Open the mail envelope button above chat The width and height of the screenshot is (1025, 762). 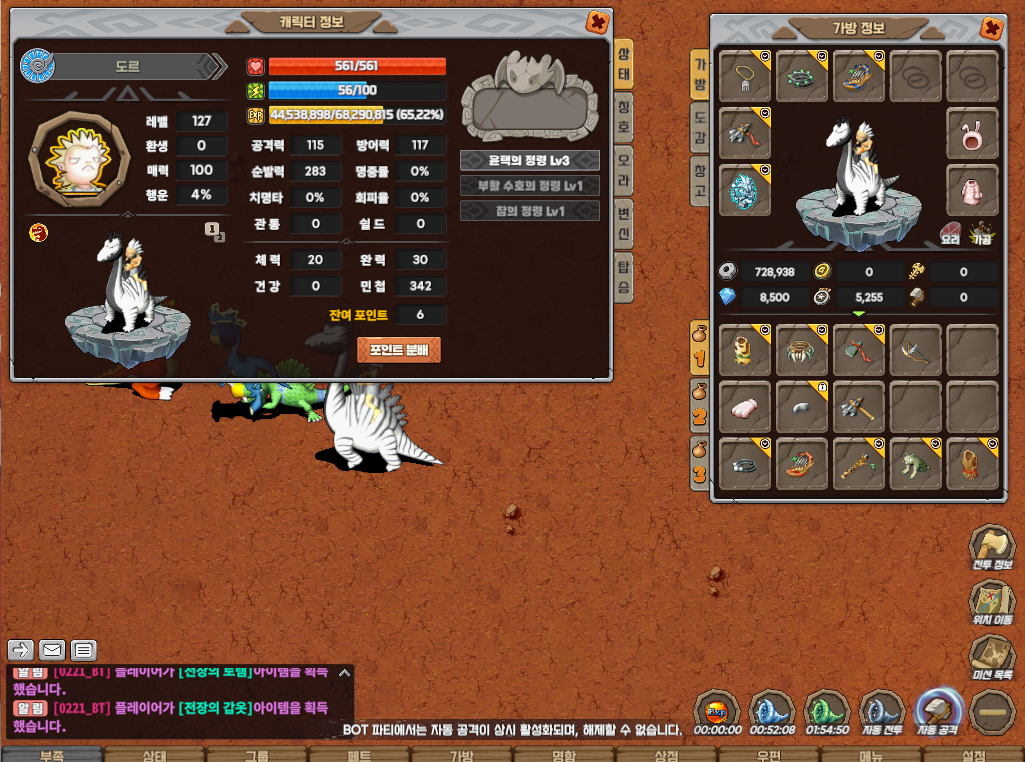click(52, 650)
